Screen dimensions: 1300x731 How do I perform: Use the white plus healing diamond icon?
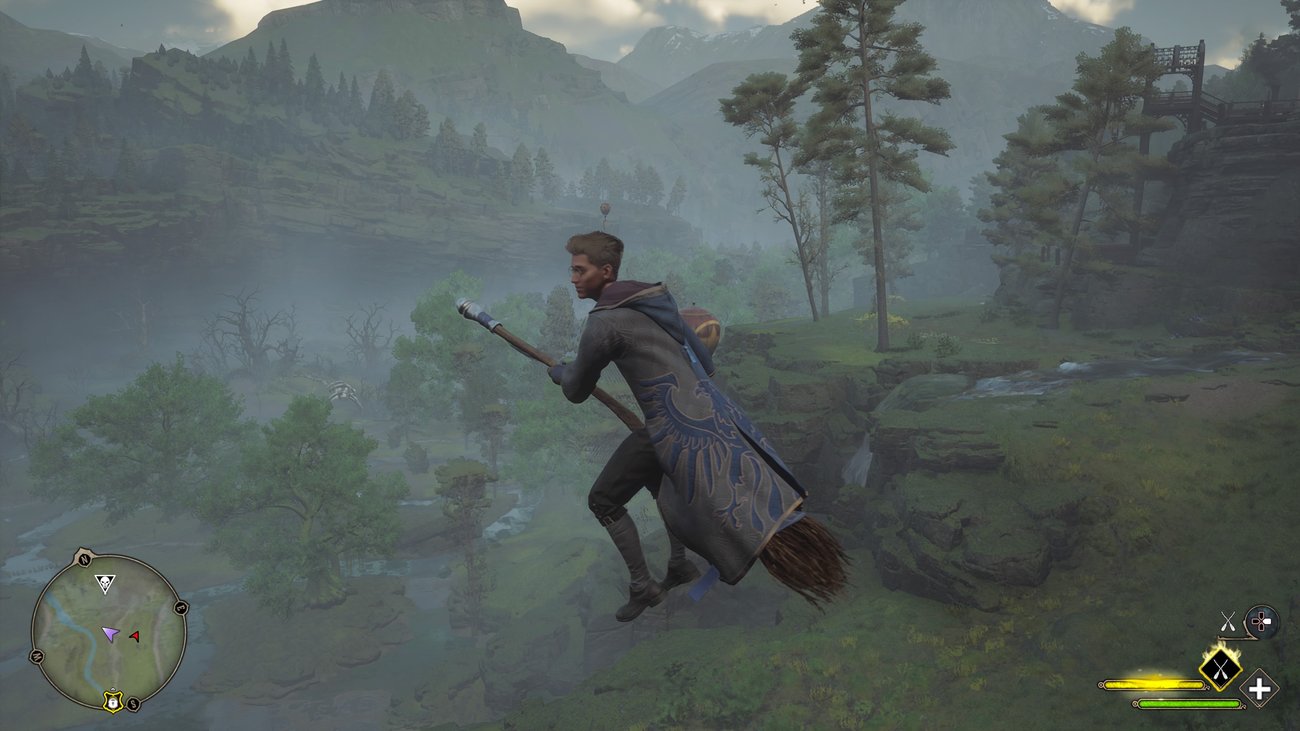point(1259,689)
